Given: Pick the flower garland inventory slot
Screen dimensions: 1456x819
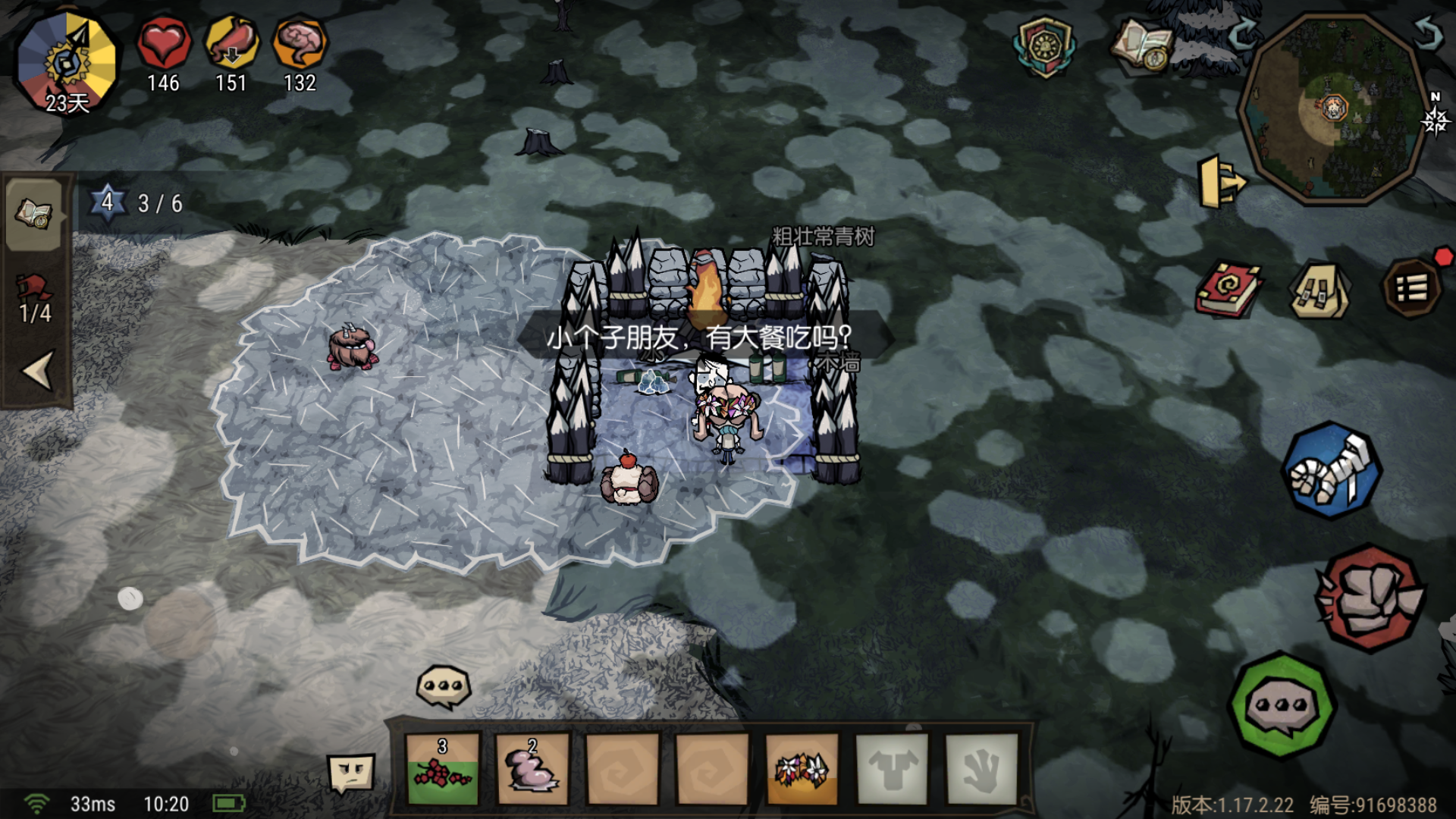Looking at the screenshot, I should tap(802, 768).
